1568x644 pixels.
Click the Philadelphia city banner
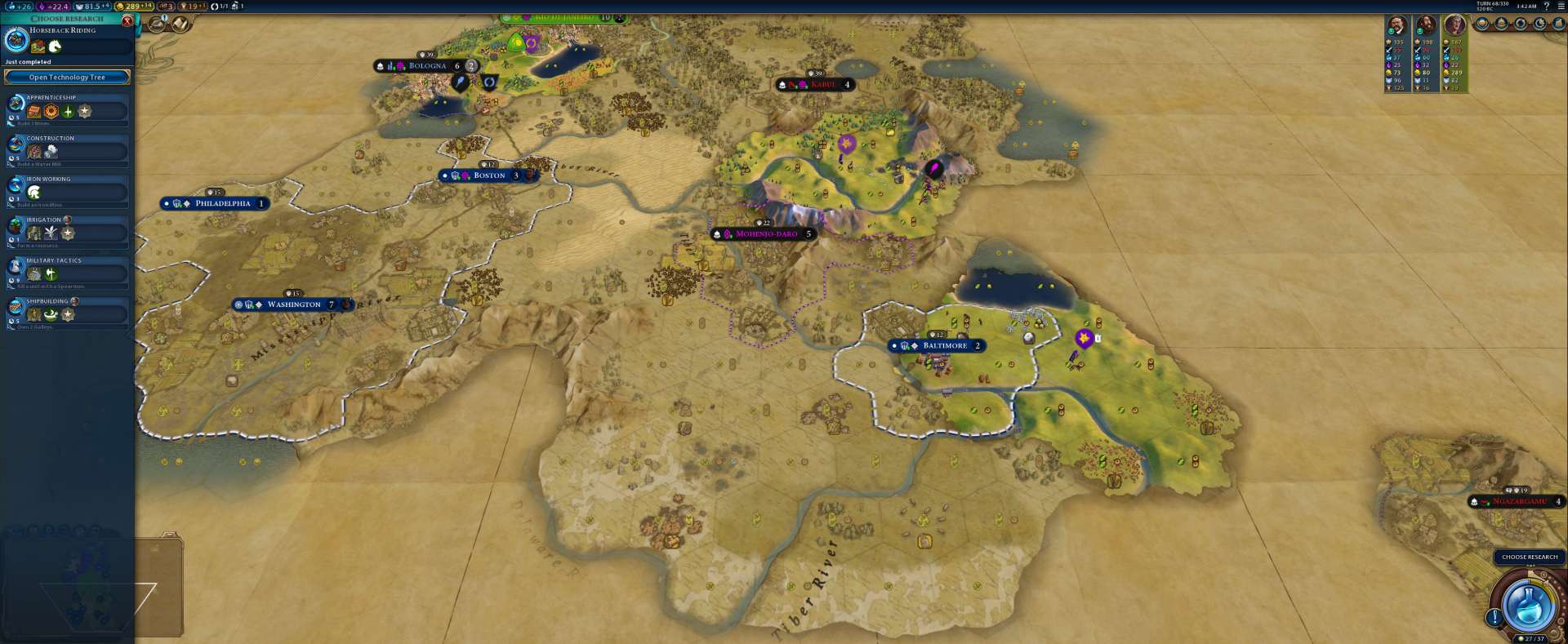(222, 203)
